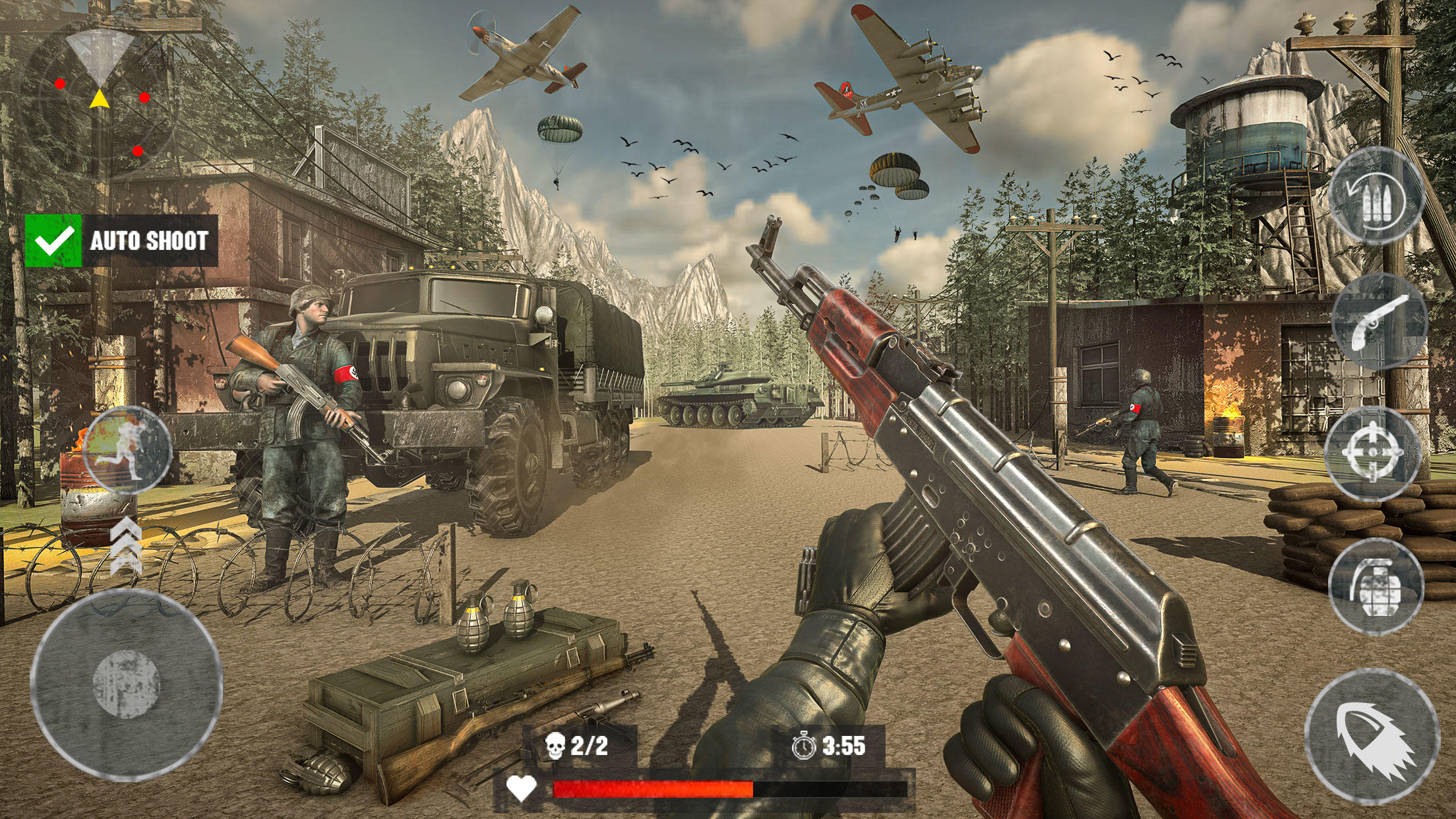Toggle the Auto Shoot checkbox
This screenshot has width=1456, height=819.
tap(53, 241)
